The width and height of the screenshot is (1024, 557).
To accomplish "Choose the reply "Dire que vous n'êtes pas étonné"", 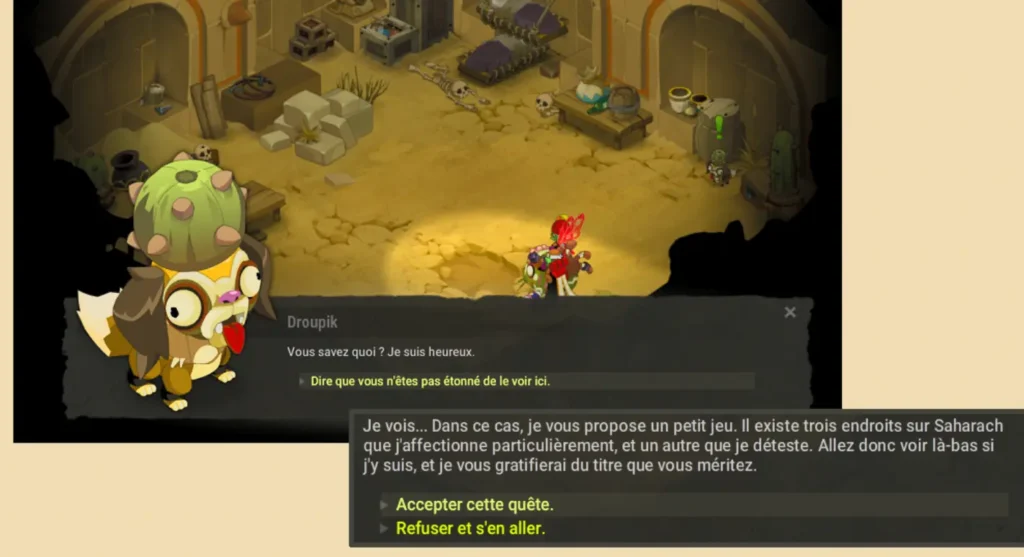I will click(430, 381).
